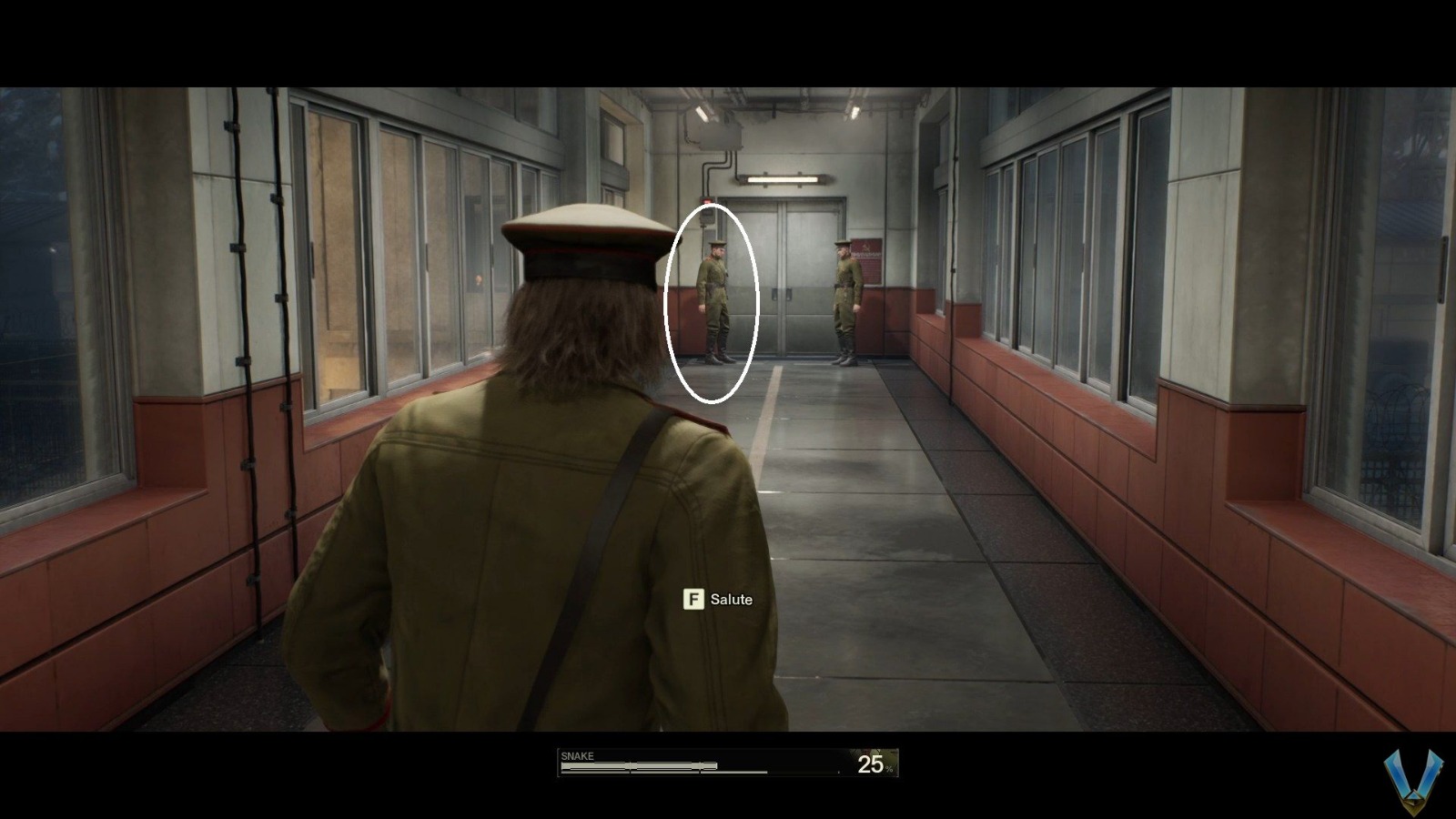Click the F key prompt icon

click(694, 600)
